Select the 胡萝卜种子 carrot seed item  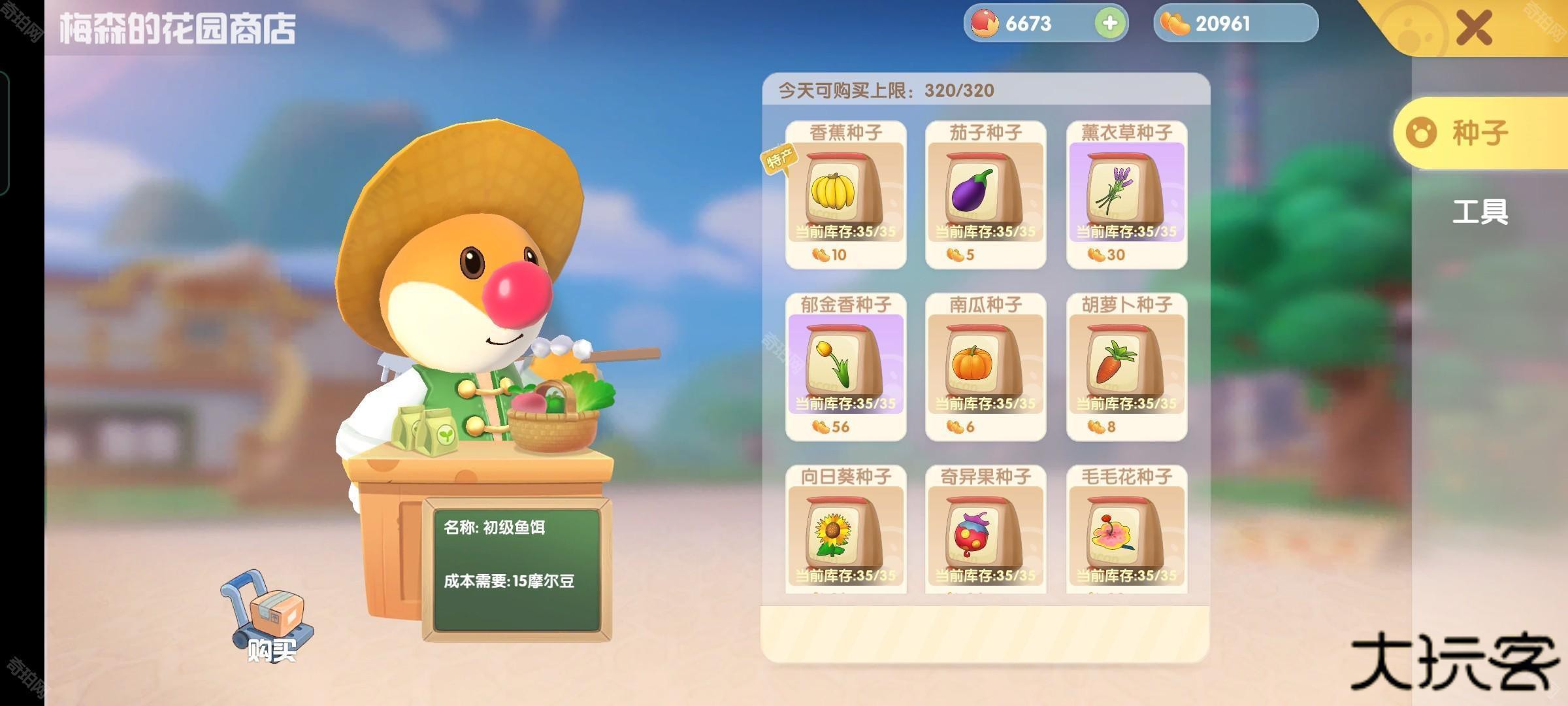coord(1126,366)
